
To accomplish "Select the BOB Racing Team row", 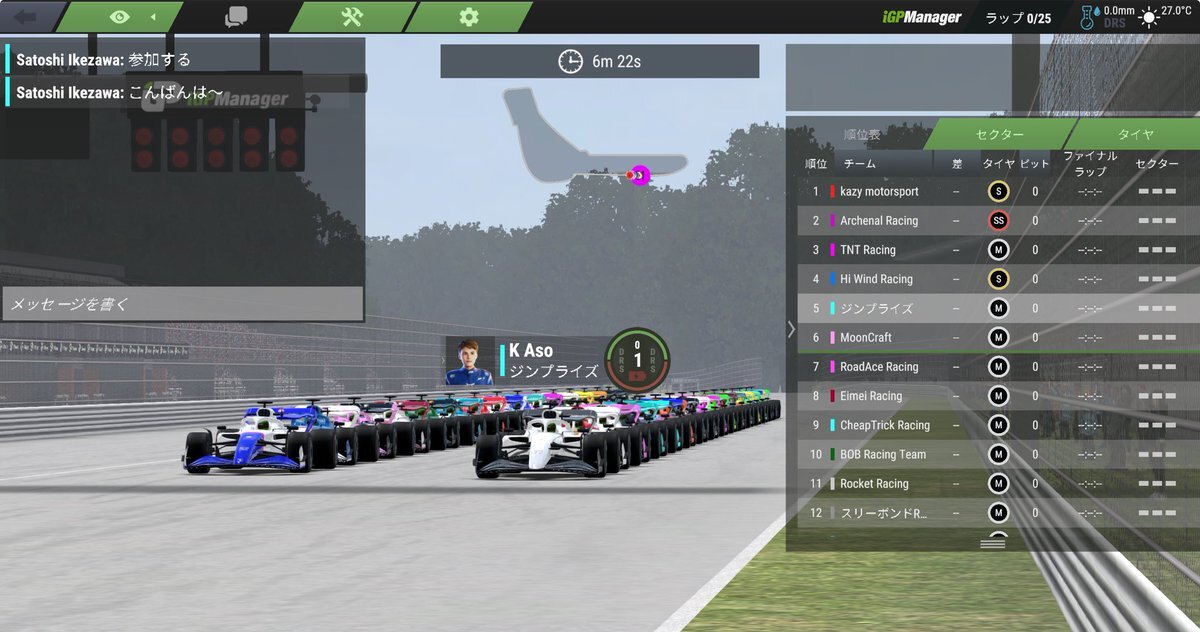I will coord(883,455).
